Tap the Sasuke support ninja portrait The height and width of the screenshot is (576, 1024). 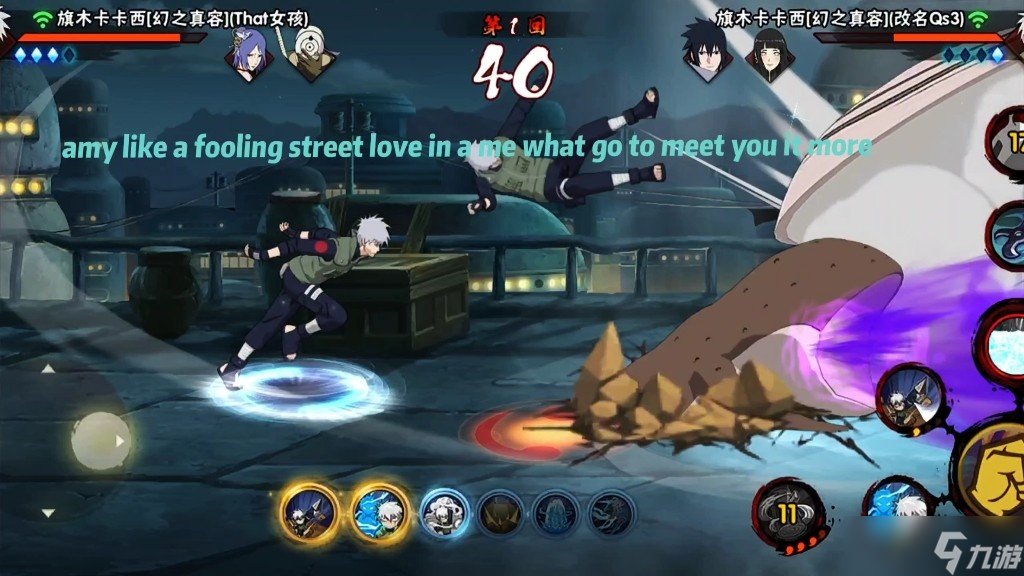(706, 53)
